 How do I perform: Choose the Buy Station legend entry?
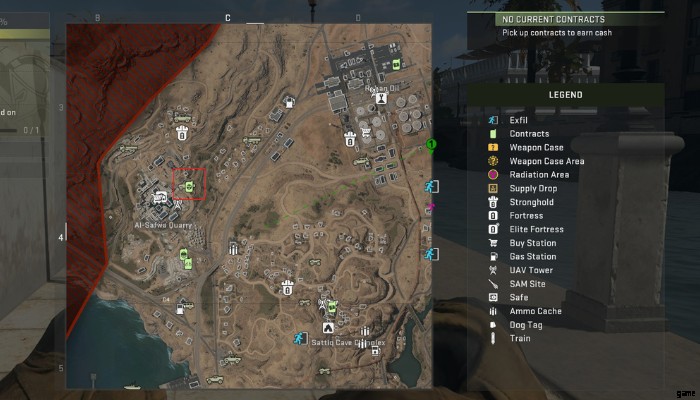click(x=531, y=243)
